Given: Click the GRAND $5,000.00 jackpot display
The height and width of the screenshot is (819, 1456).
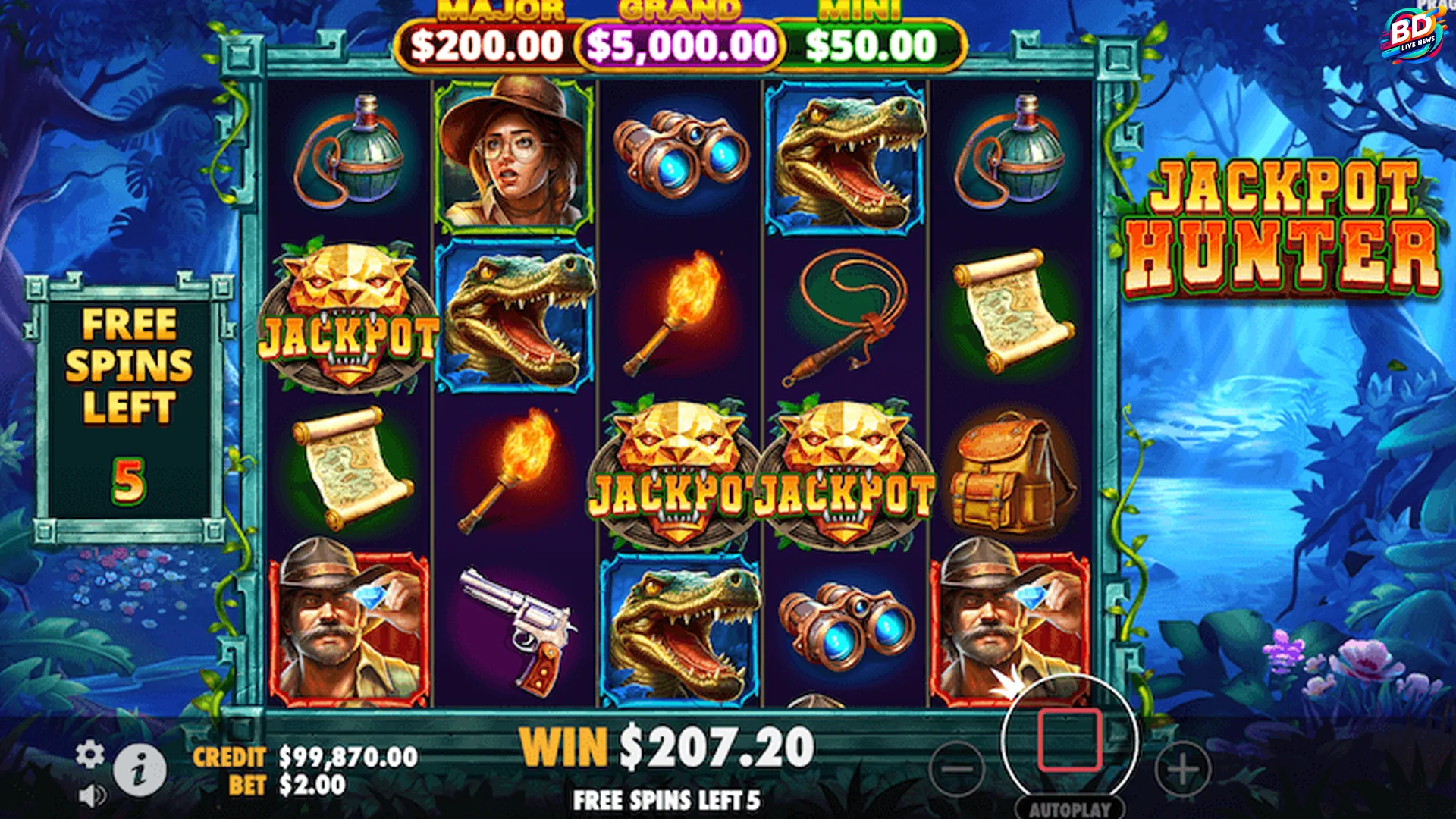Looking at the screenshot, I should [679, 44].
